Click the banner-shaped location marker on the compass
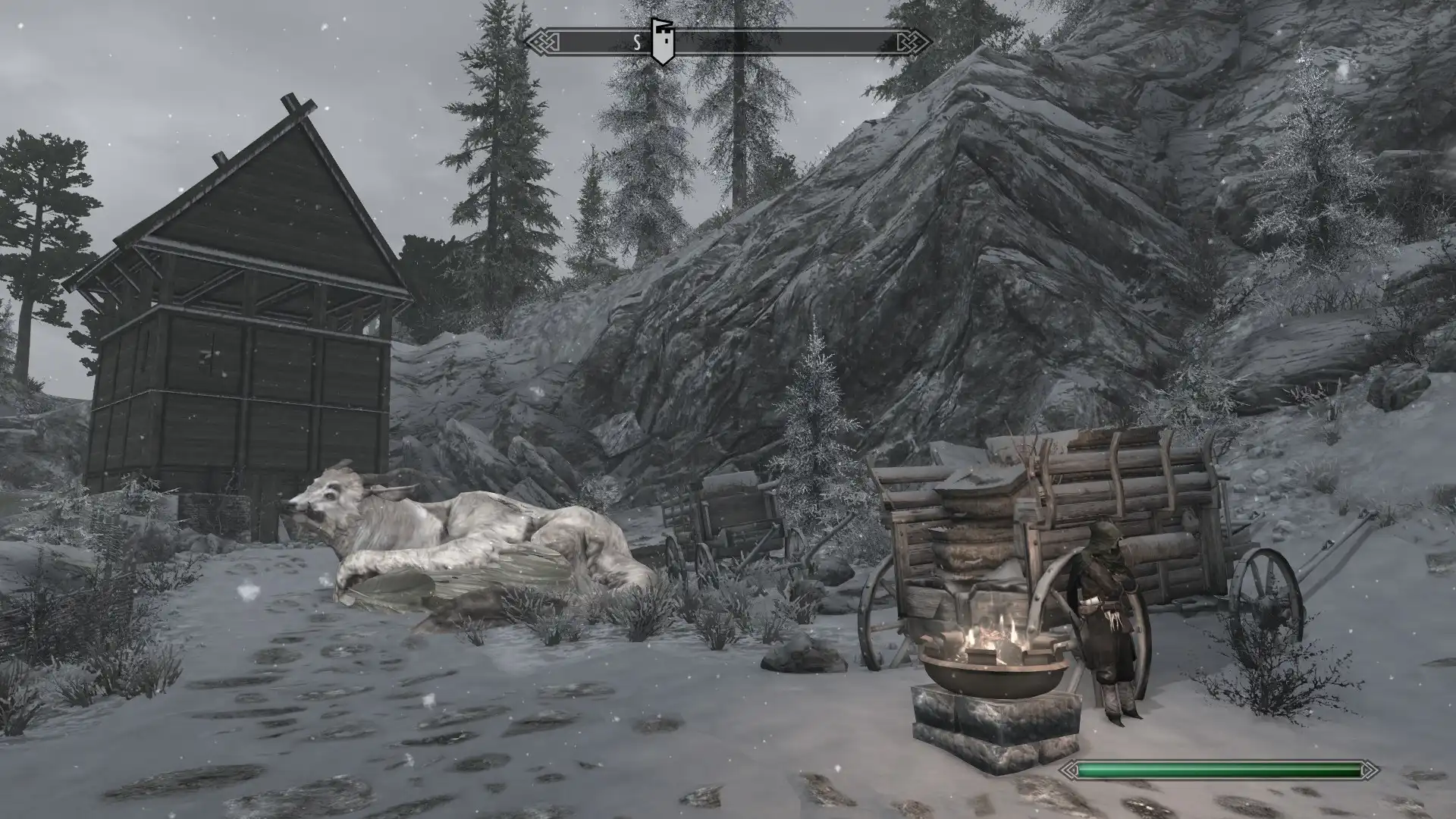 tap(662, 42)
